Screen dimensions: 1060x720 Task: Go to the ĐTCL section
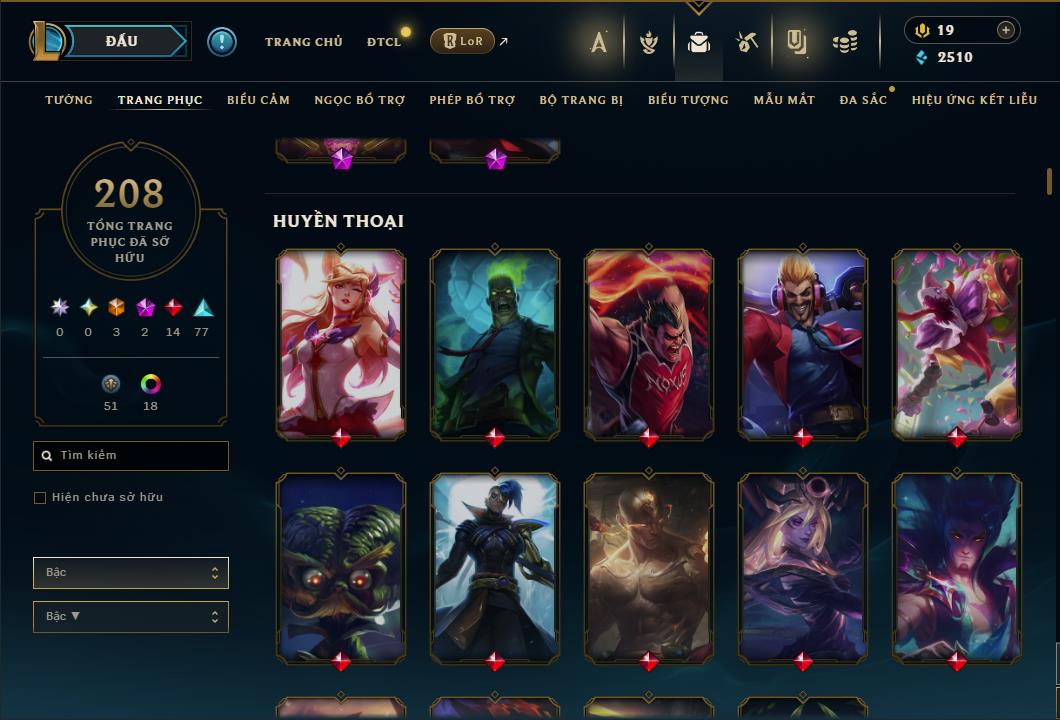point(384,42)
